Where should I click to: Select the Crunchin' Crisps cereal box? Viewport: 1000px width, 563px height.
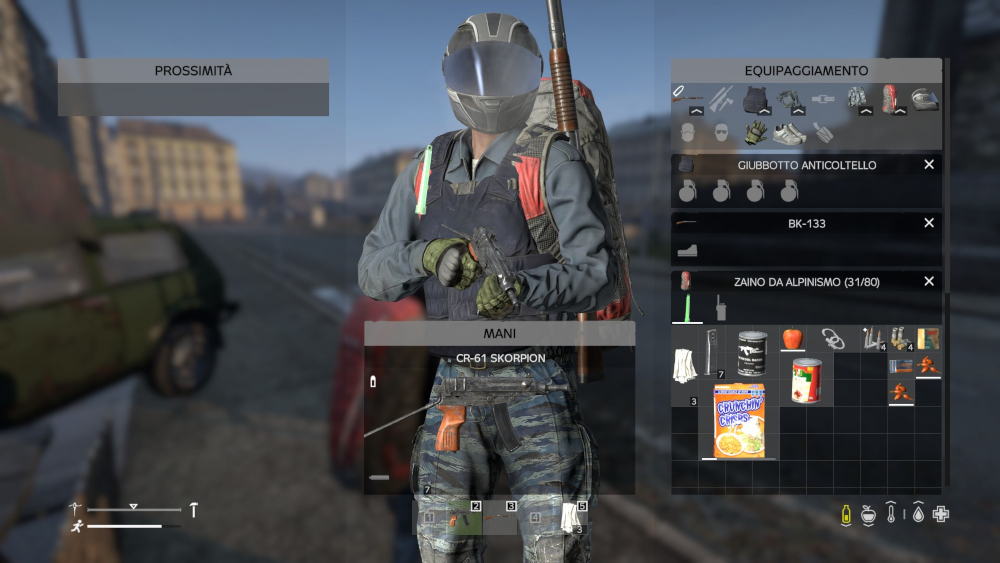click(x=739, y=420)
